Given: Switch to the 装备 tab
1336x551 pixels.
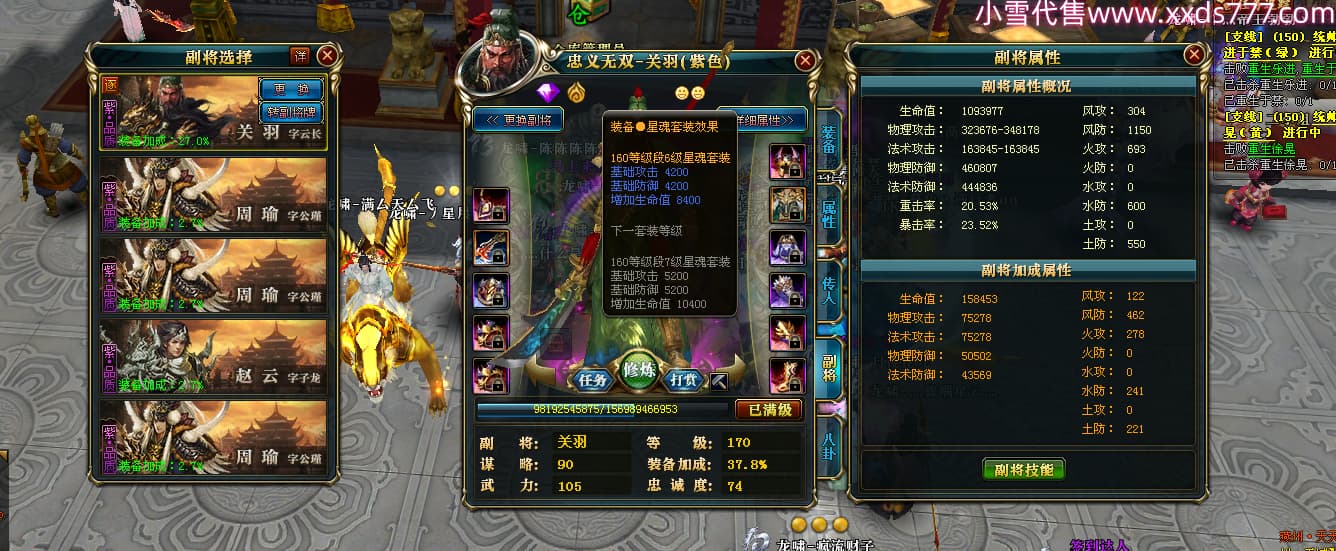Looking at the screenshot, I should pyautogui.click(x=829, y=141).
